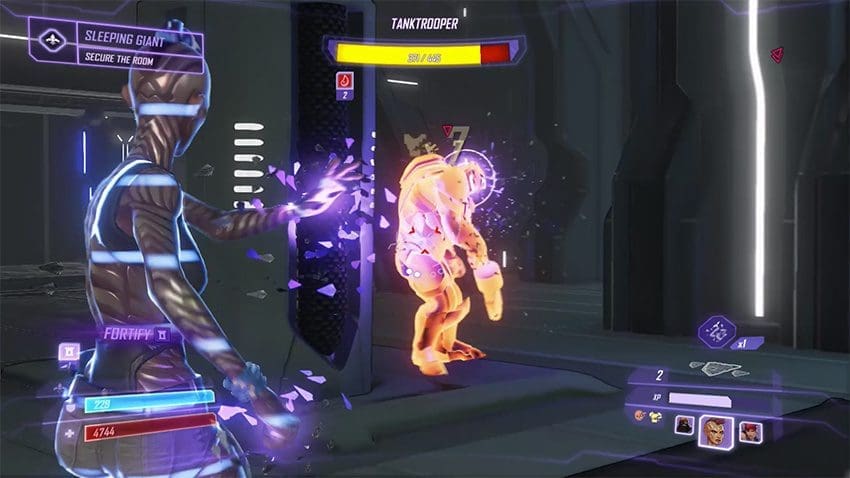Click the yellow armor buff icon
The width and height of the screenshot is (850, 478).
[x=654, y=417]
